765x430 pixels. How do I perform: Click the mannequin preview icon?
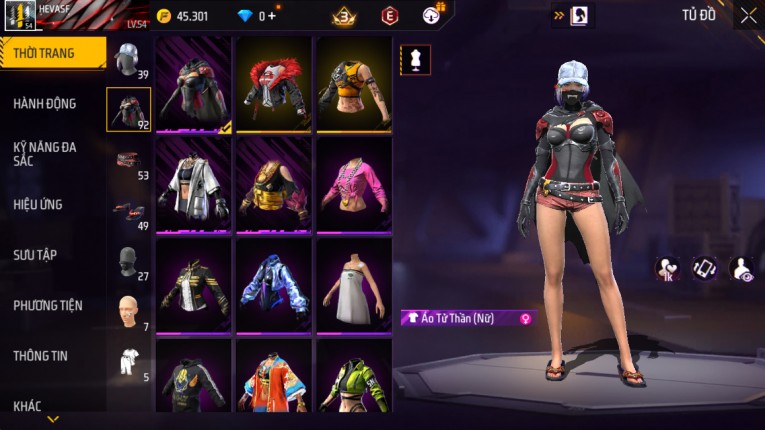tap(415, 59)
